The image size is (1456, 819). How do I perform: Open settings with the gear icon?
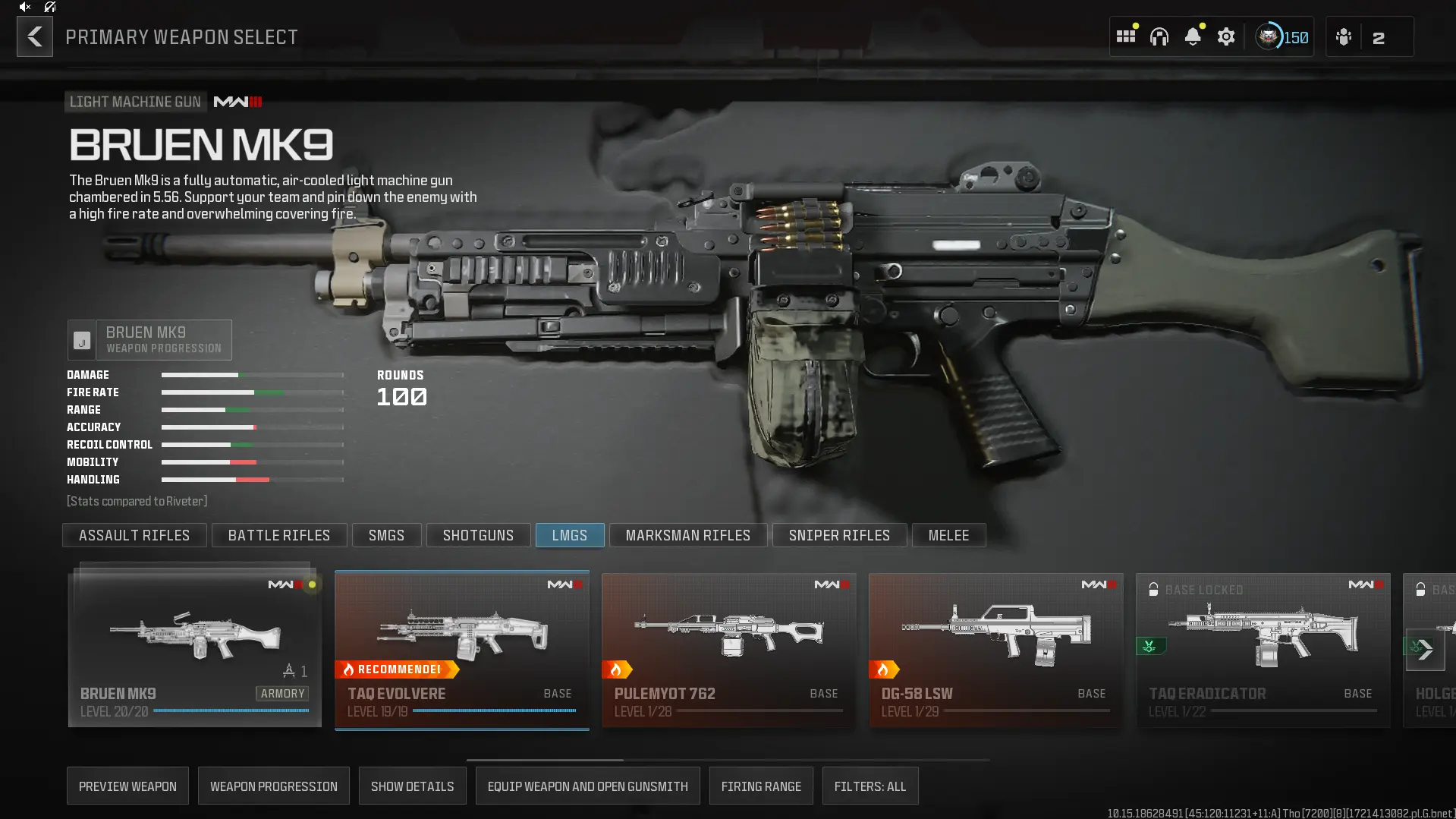[1227, 36]
